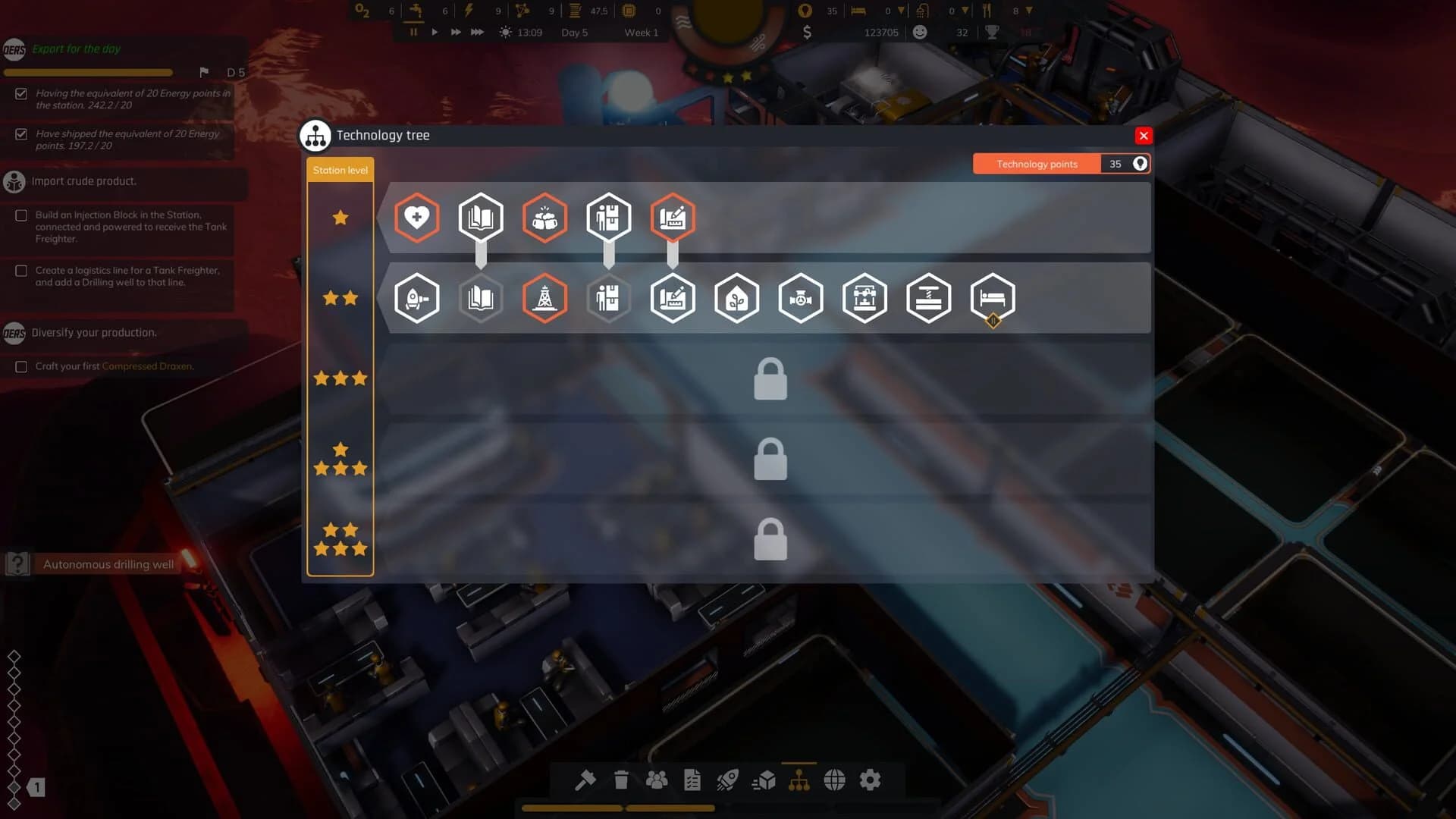
Task: Open the food counter dropdown at top right
Action: coord(1028,11)
